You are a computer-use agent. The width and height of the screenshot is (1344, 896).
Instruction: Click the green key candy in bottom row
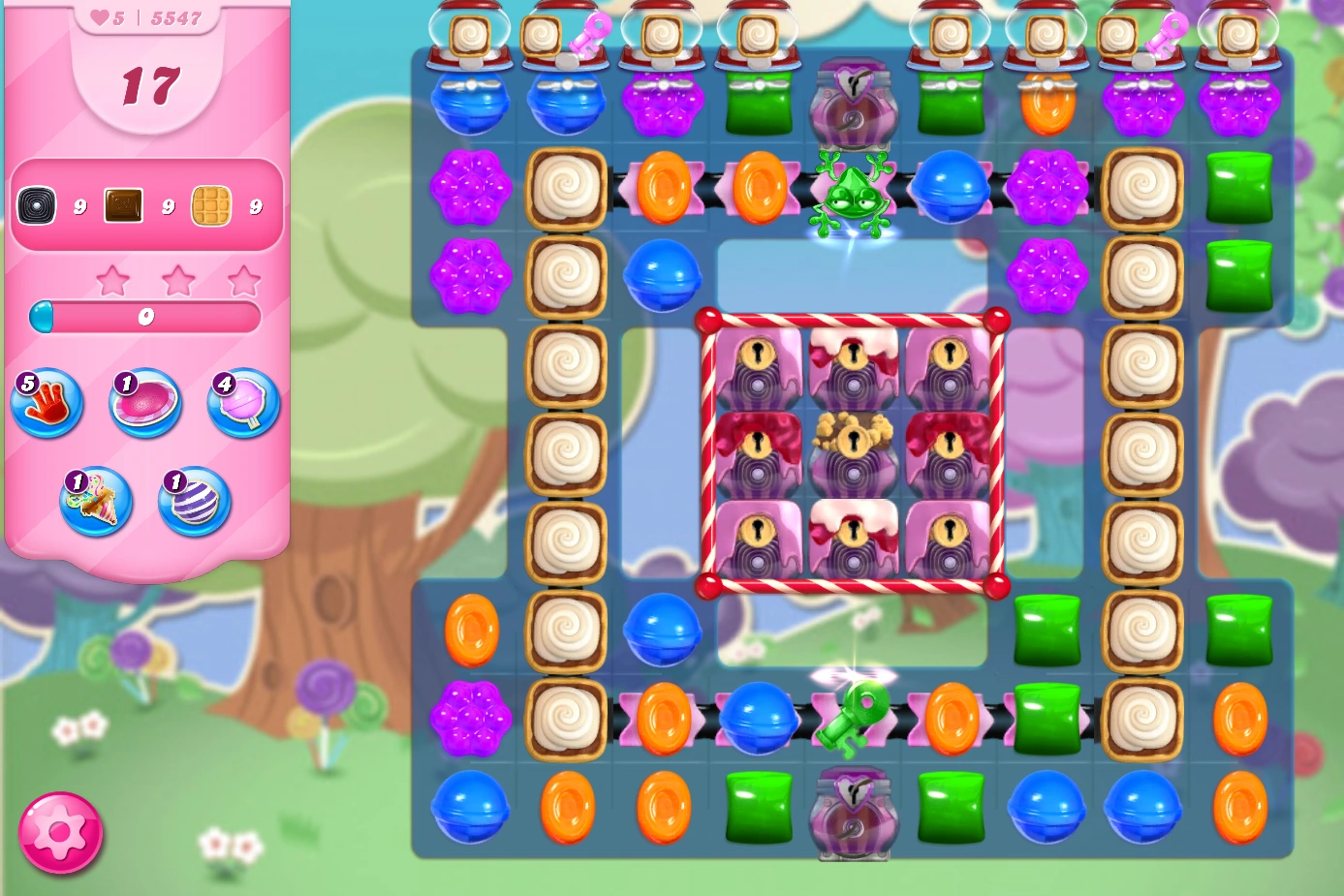[851, 717]
